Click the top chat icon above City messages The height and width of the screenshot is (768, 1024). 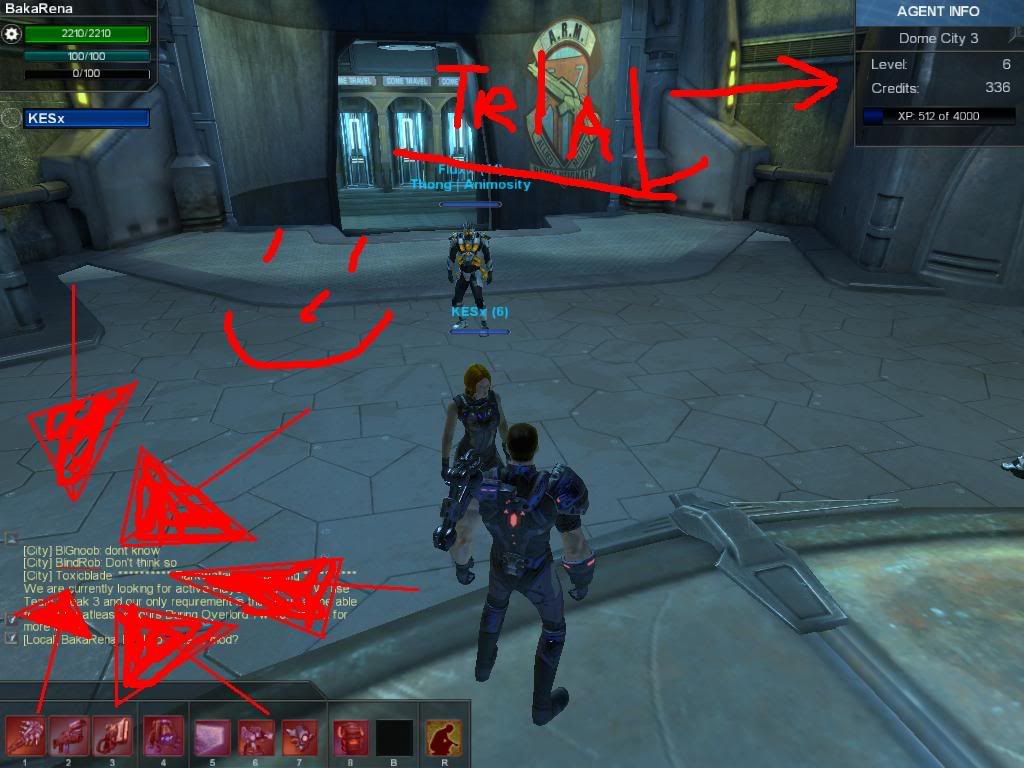coord(11,538)
